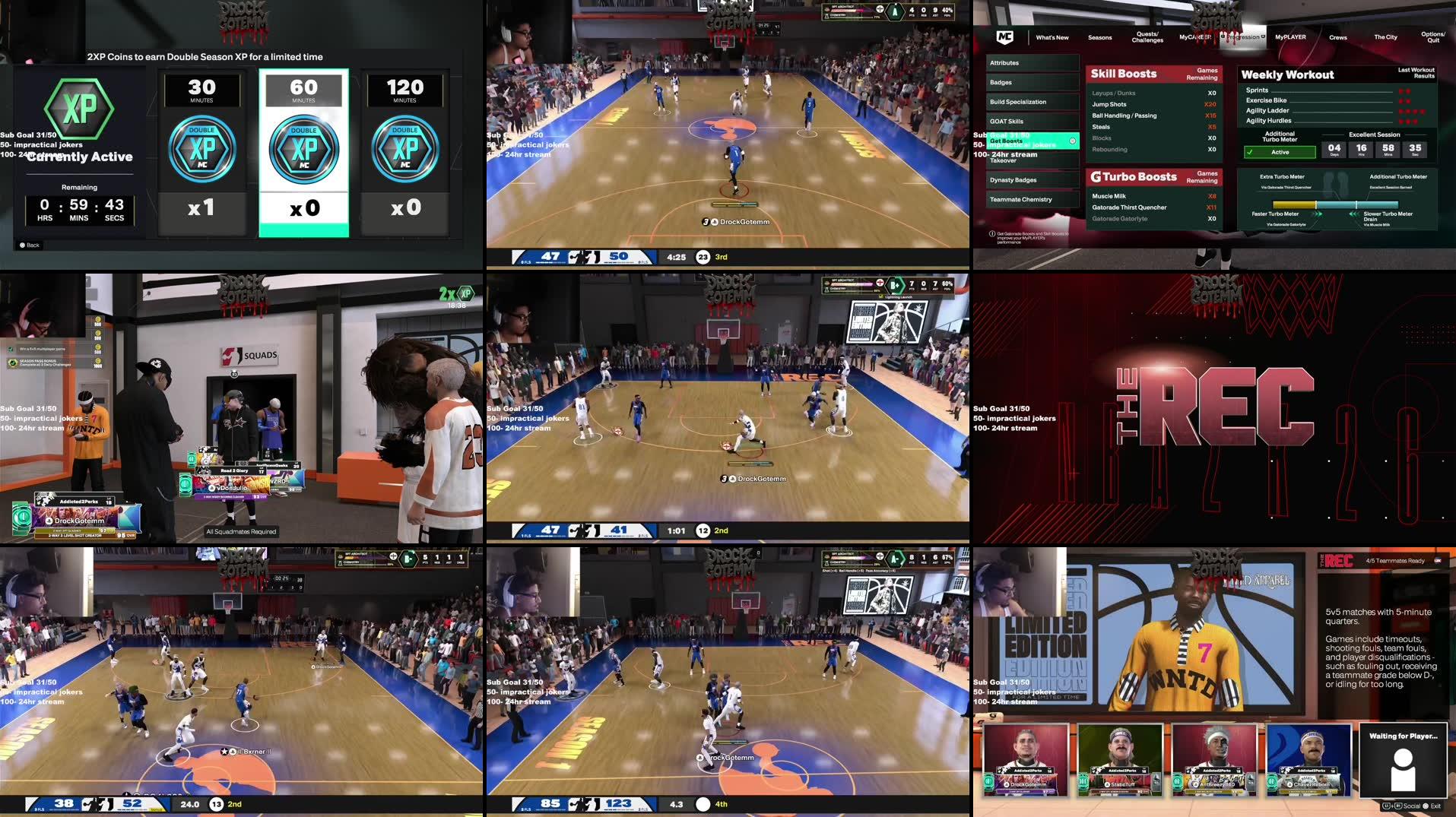The image size is (1456, 817).
Task: Switch to the Seasons tab
Action: 1099,37
